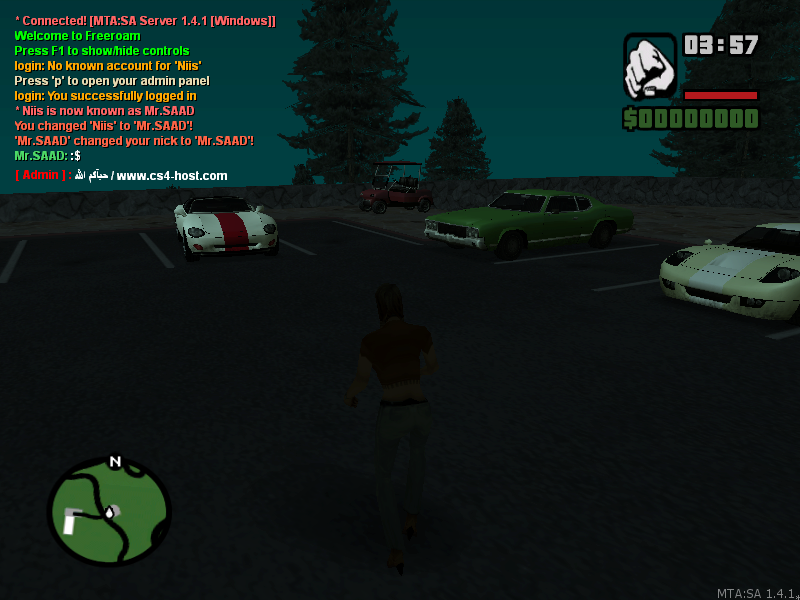800x600 pixels.
Task: Click the fist weapon icon
Action: tap(650, 66)
